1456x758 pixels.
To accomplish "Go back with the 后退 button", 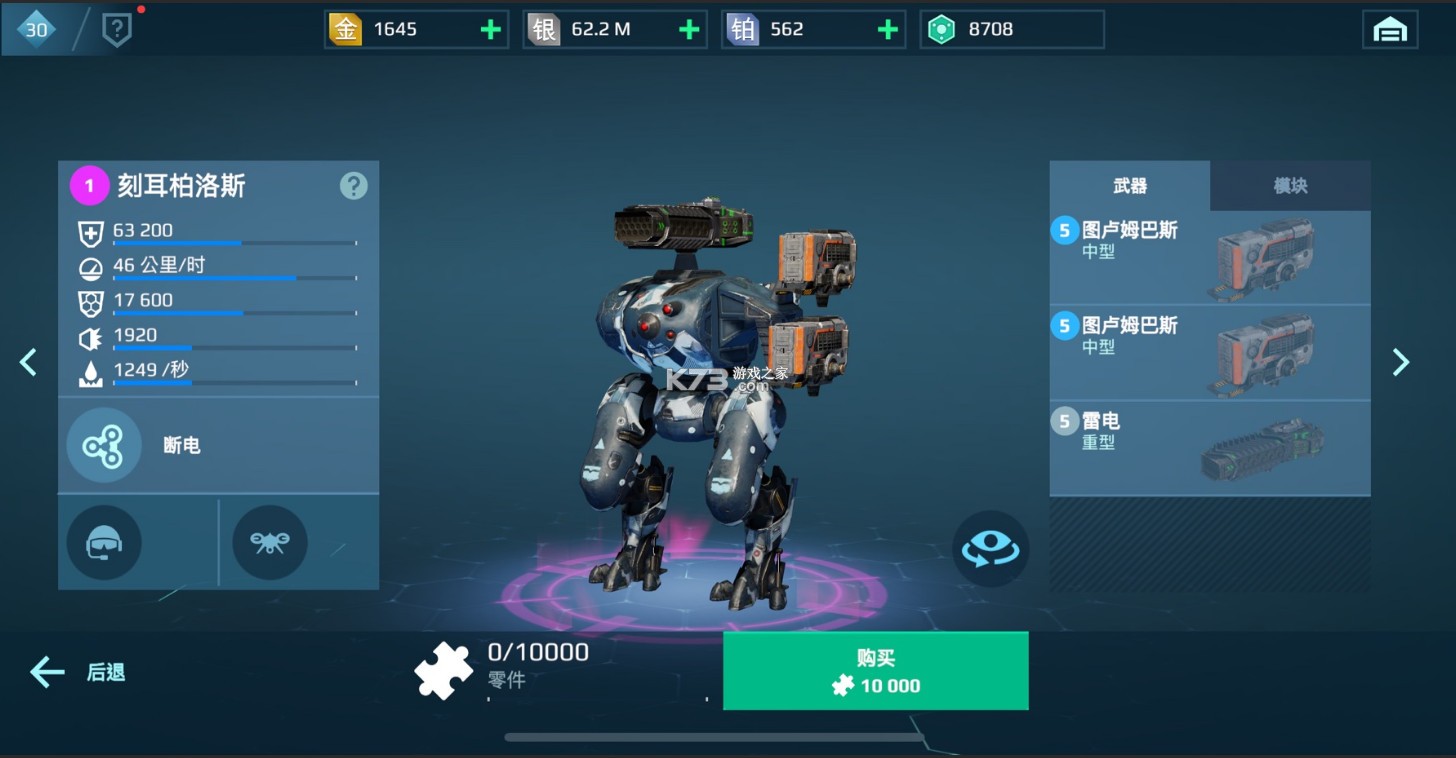I will click(x=78, y=672).
